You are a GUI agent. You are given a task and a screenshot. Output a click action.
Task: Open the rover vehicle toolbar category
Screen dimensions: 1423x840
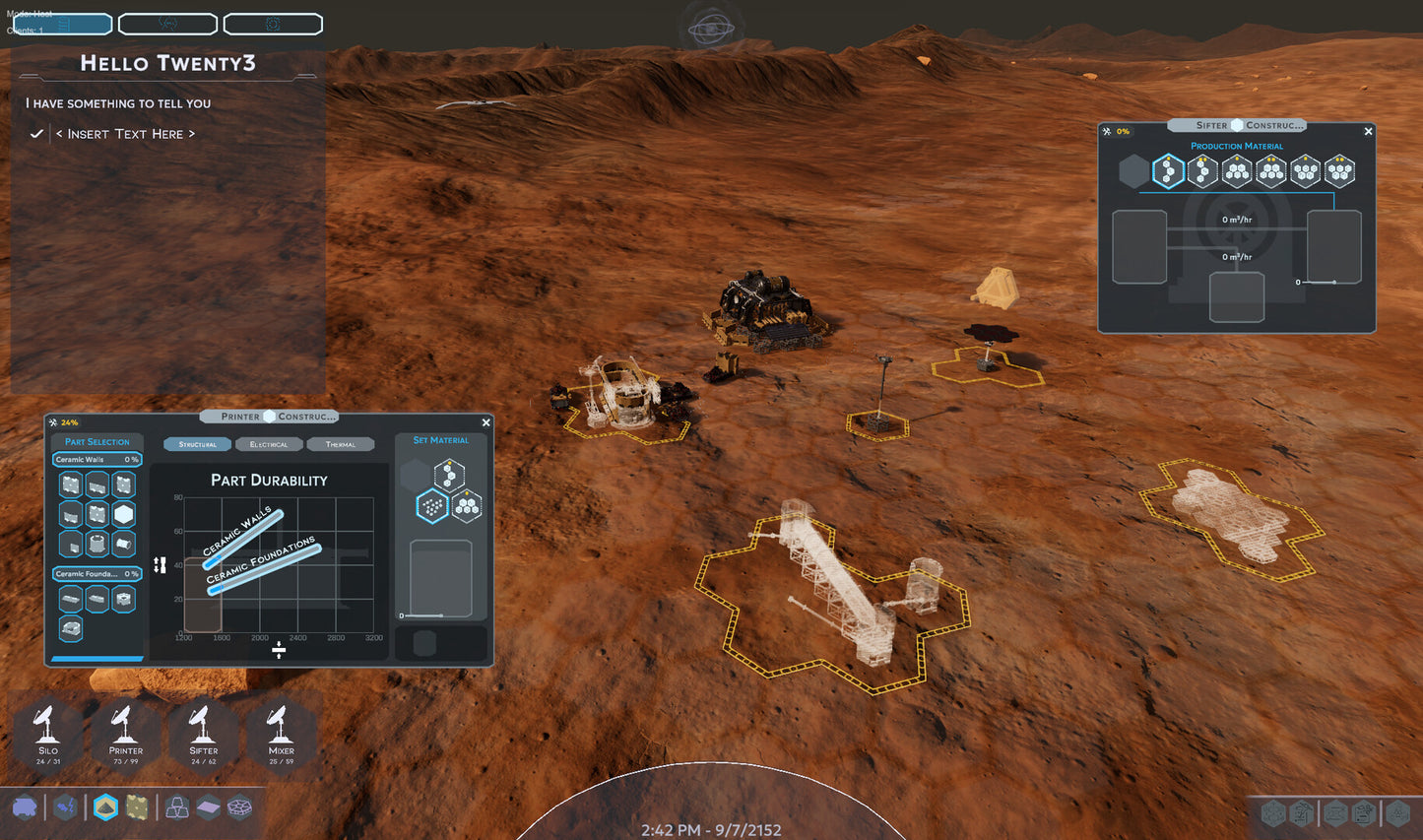pyautogui.click(x=25, y=808)
